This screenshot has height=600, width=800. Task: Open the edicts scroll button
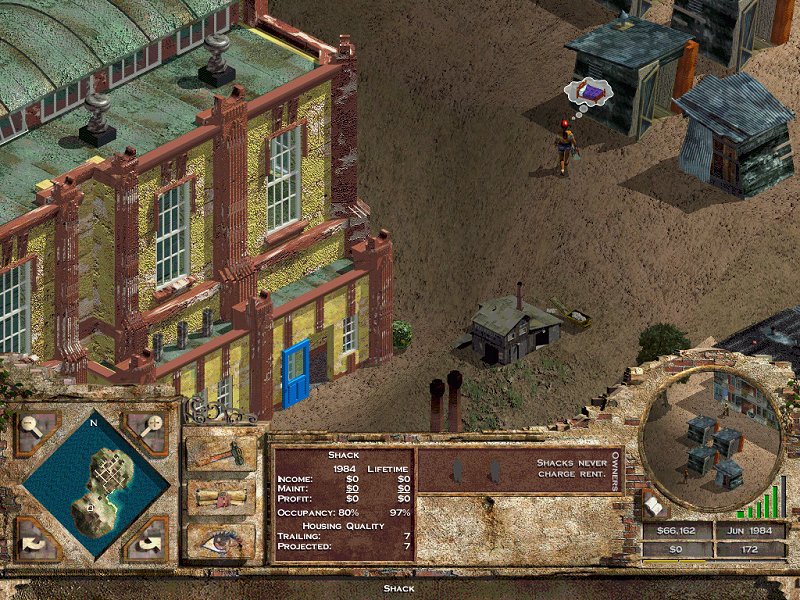pyautogui.click(x=220, y=497)
